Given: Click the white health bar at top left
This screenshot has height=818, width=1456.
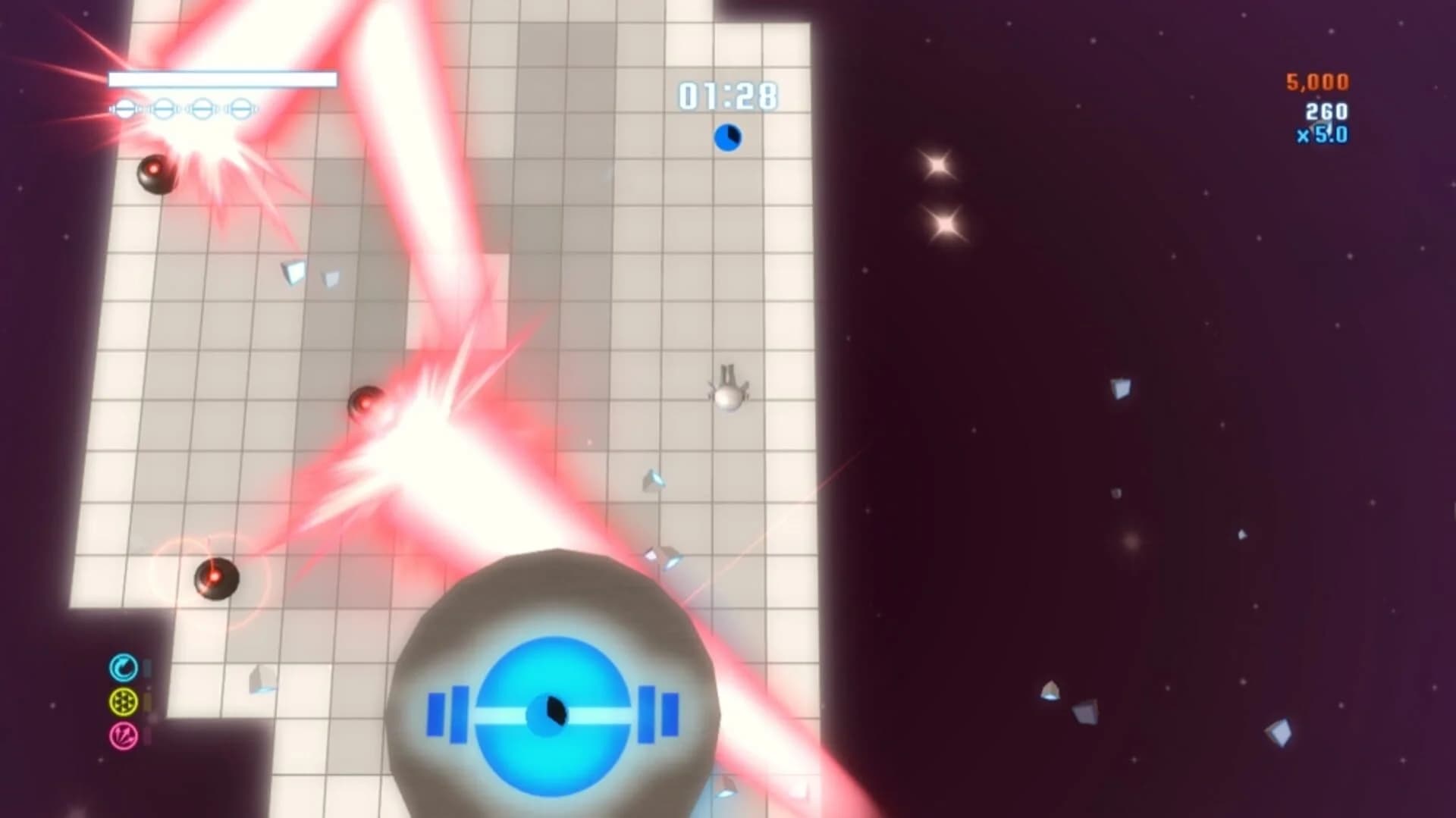Looking at the screenshot, I should 222,78.
